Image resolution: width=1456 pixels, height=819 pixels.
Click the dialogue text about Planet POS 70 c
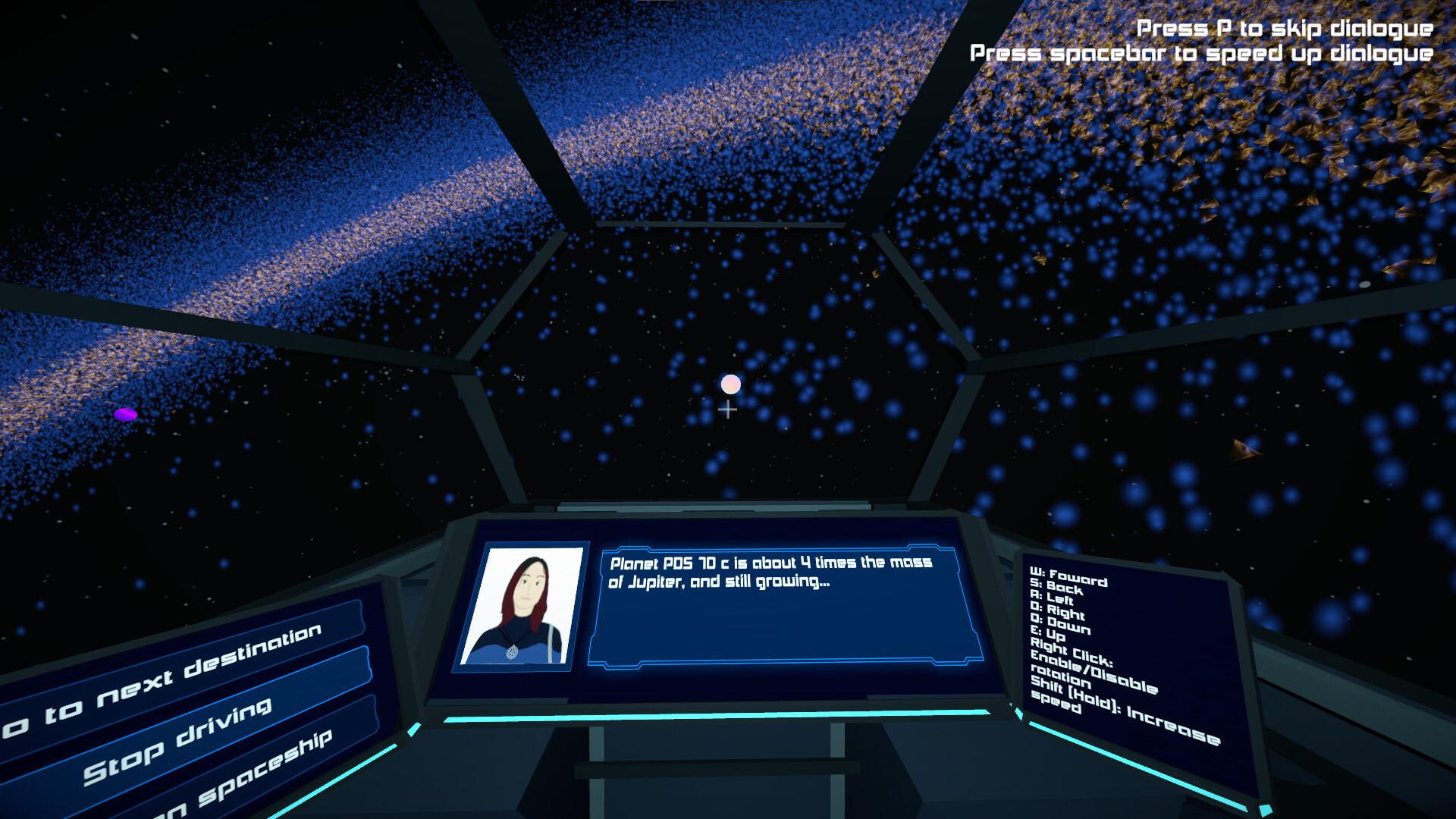pos(770,573)
